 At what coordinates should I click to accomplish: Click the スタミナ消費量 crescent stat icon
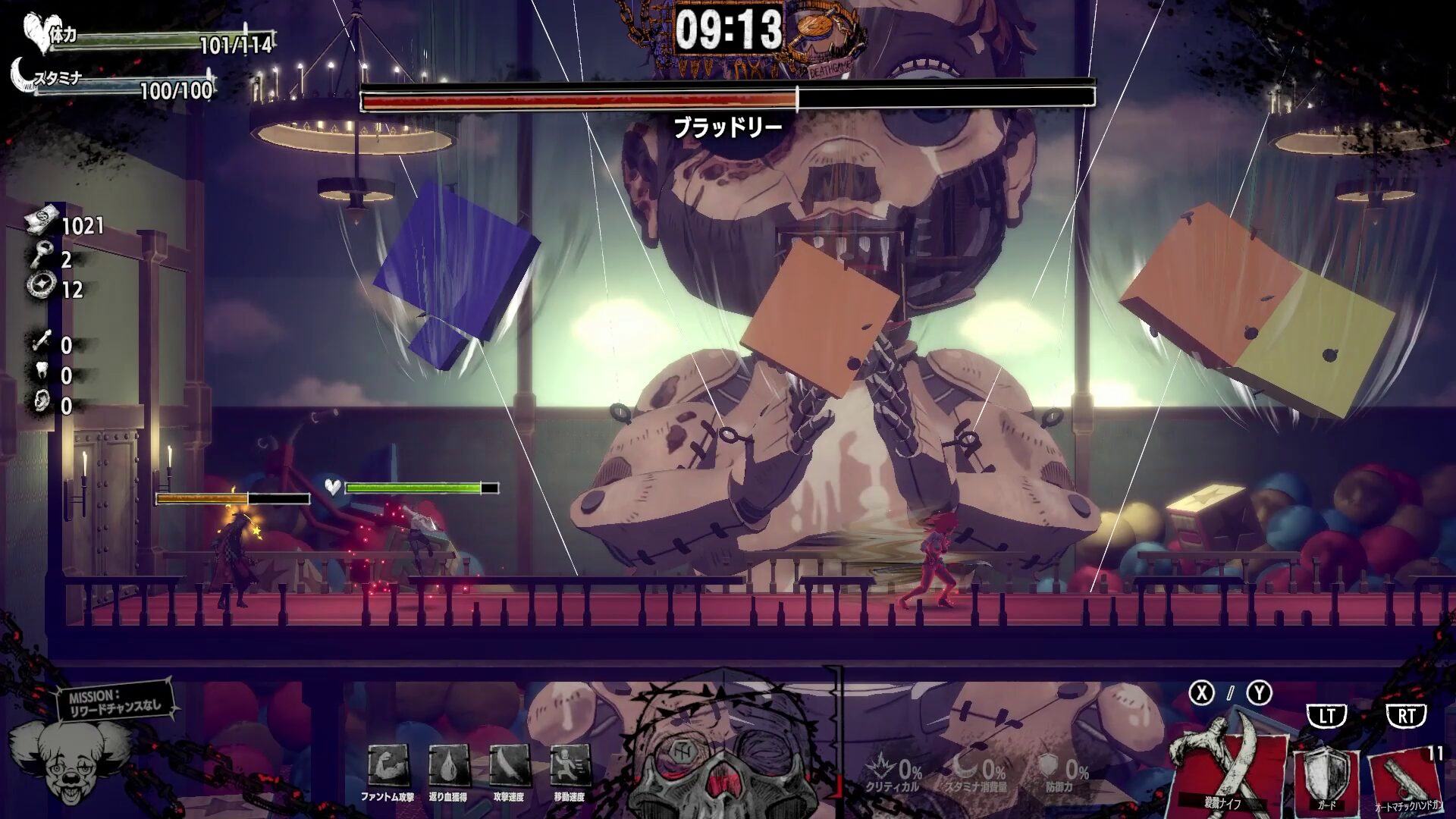point(968,767)
